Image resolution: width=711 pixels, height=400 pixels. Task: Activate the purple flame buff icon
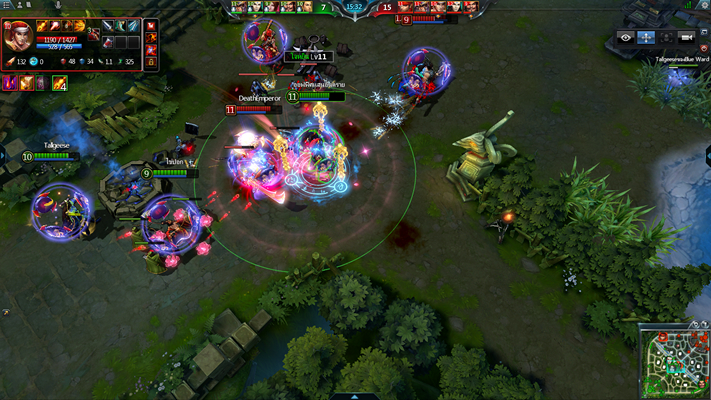9,83
